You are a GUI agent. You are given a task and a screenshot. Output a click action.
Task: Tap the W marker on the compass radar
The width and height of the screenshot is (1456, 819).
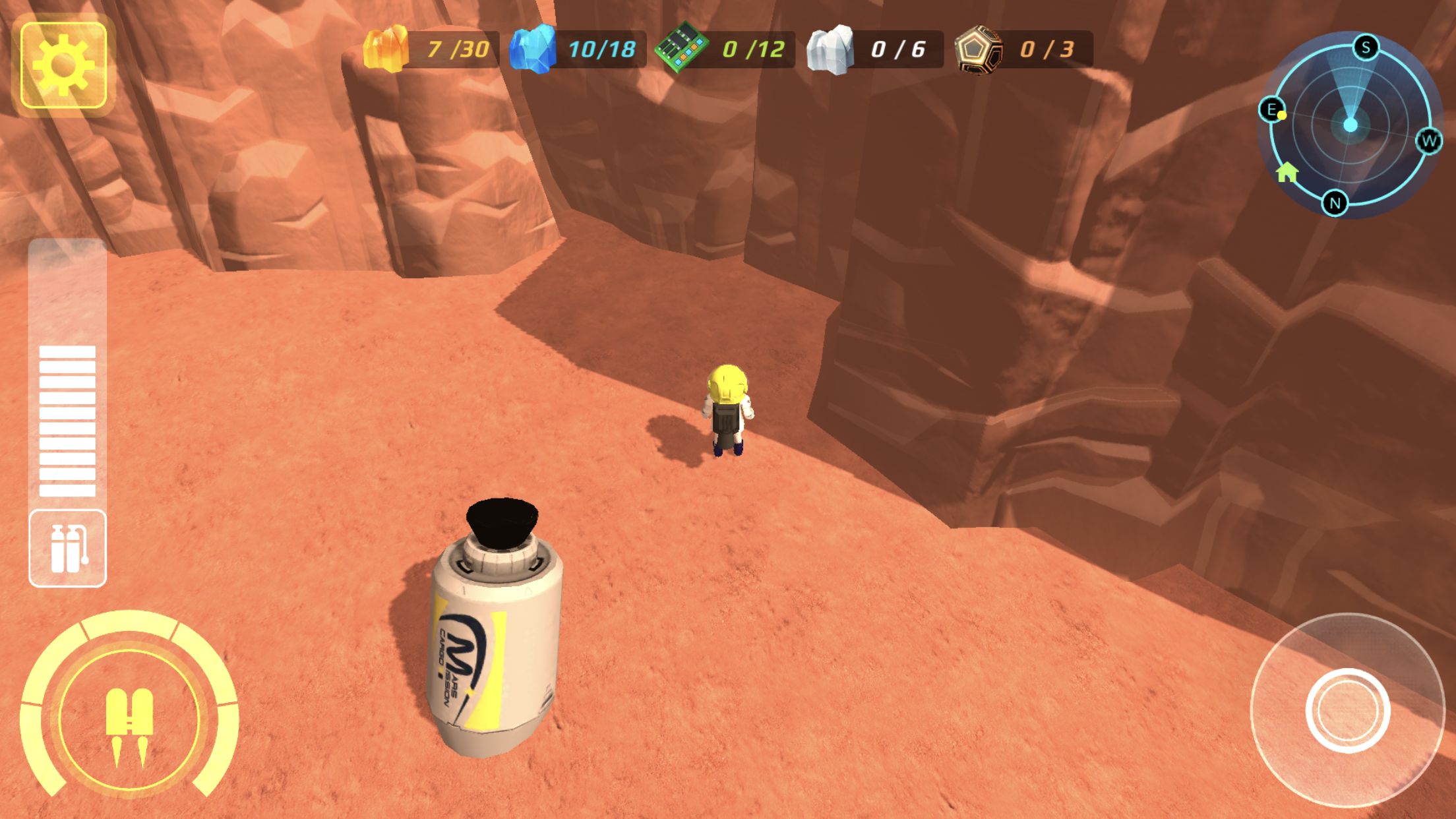click(x=1428, y=140)
